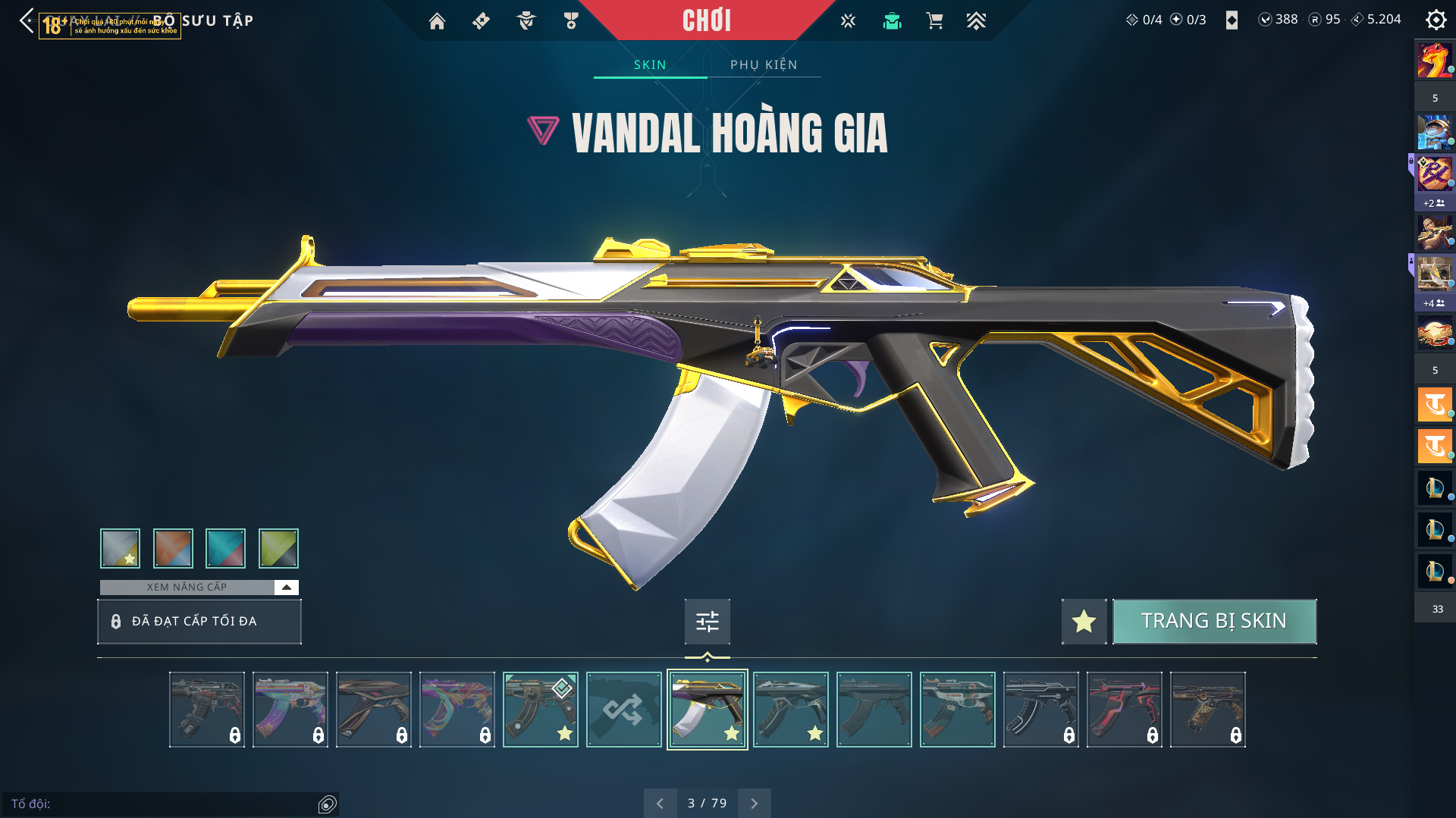
Task: Toggle the favorite star button
Action: [x=1084, y=622]
